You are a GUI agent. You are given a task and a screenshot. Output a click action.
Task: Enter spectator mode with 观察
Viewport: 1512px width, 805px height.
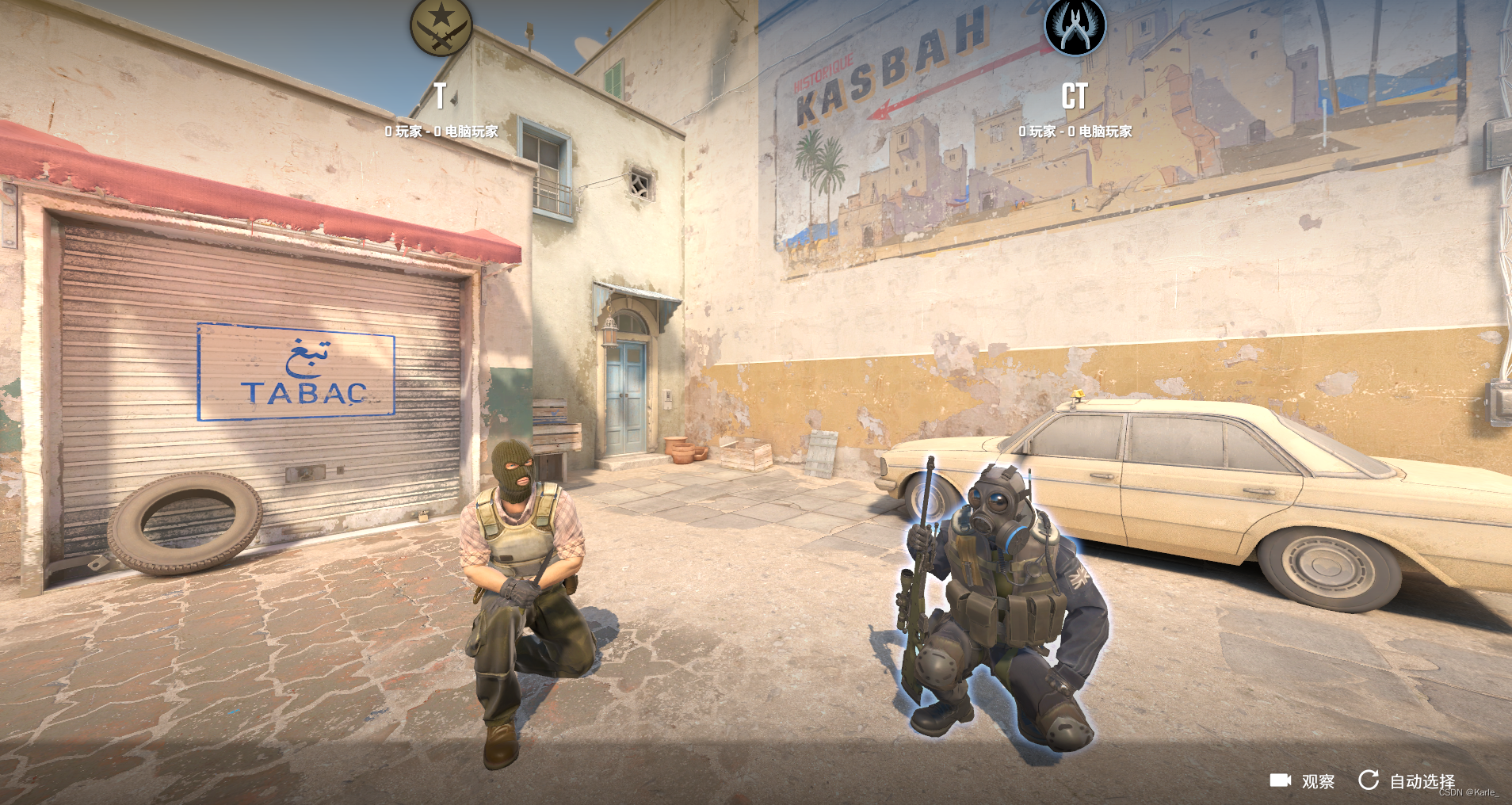(1303, 781)
